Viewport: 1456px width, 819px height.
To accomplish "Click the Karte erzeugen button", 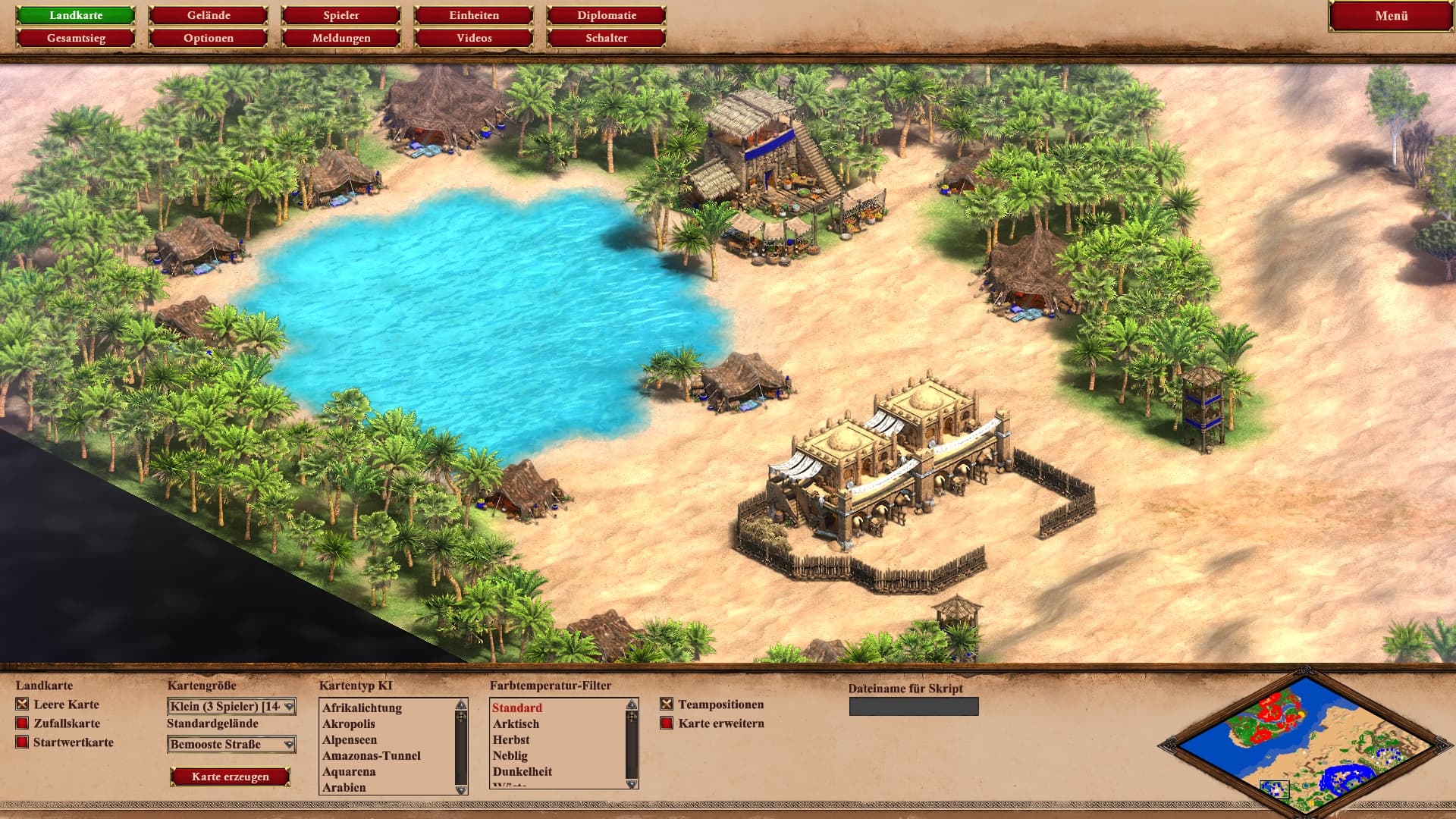I will tap(231, 777).
